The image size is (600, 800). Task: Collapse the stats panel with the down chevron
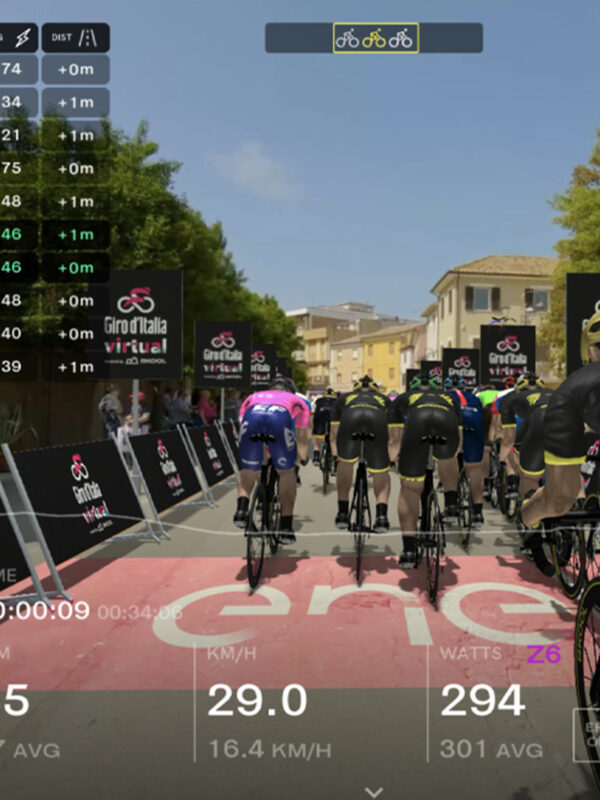click(374, 791)
